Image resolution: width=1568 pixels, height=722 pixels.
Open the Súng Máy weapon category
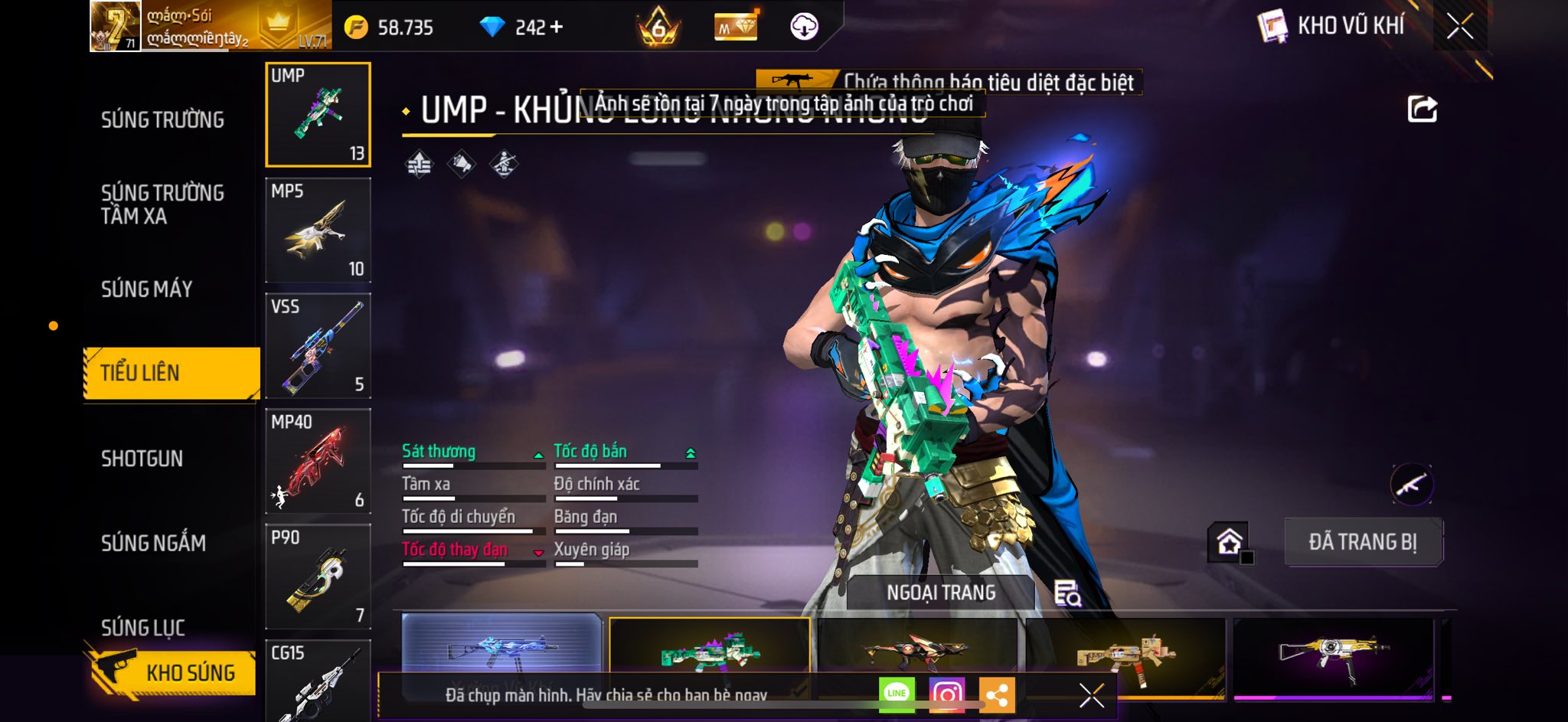tap(146, 289)
